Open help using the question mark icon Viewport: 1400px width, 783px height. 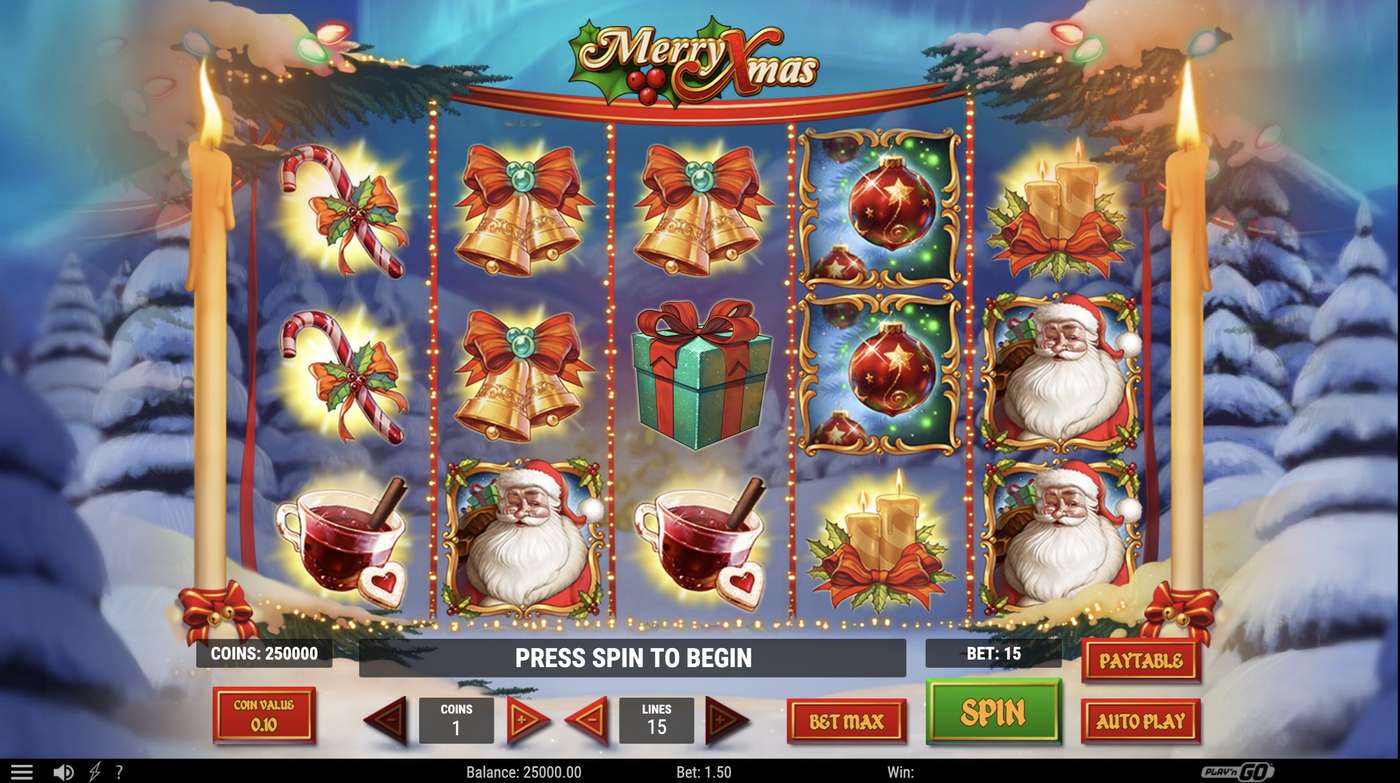119,770
